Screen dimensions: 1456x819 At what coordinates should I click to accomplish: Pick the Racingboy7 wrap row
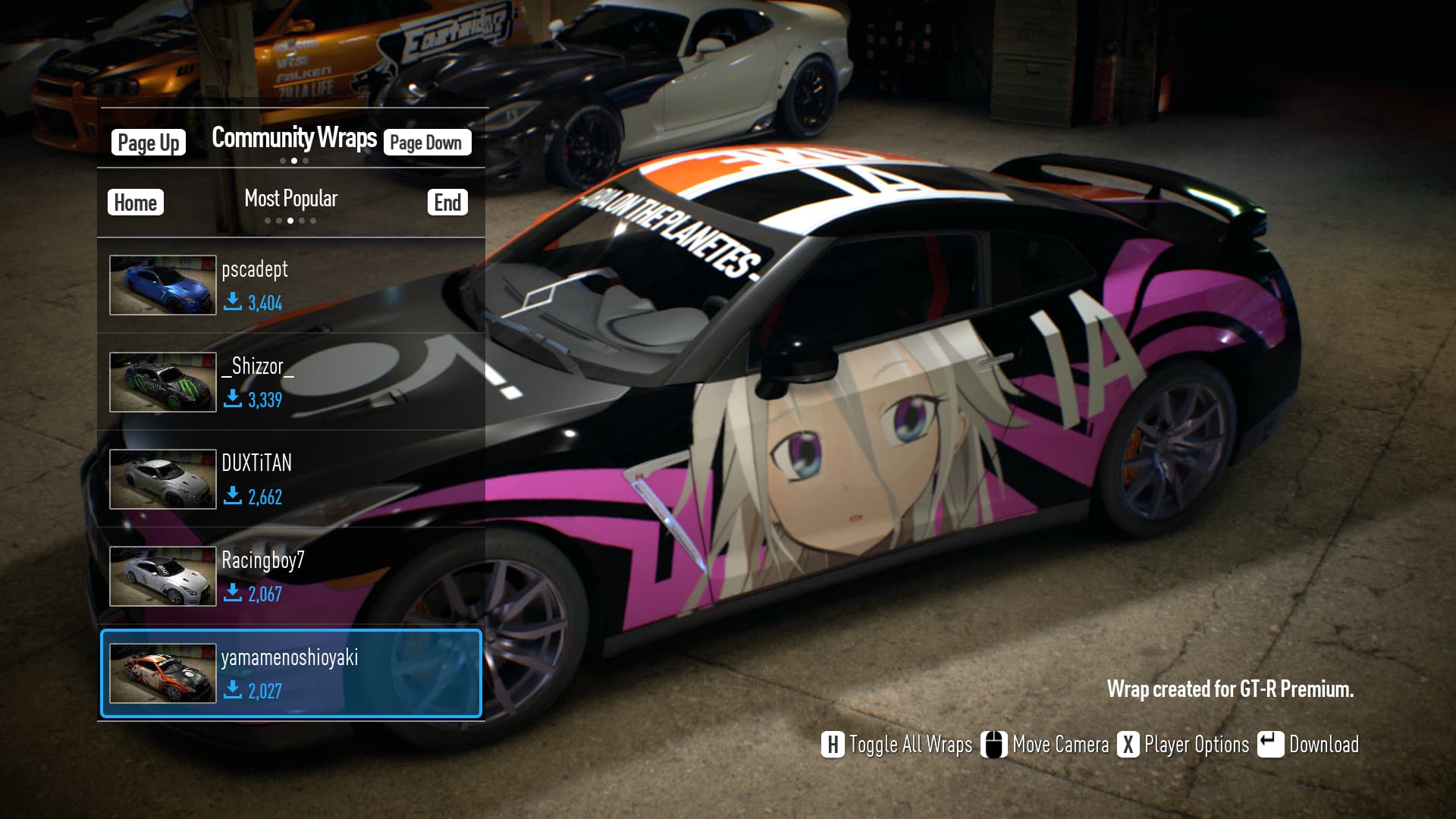point(290,576)
